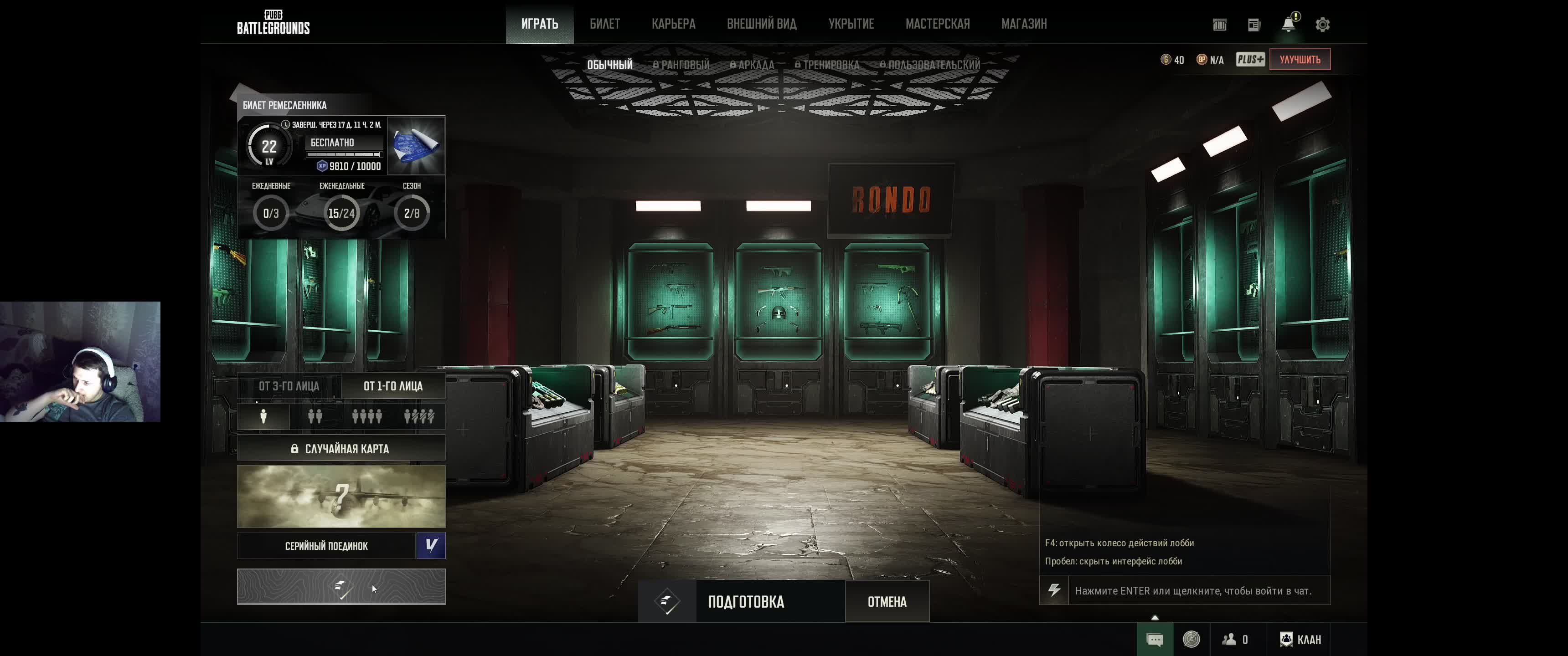Image resolution: width=1568 pixels, height=656 pixels.
Task: Go to ВНЕШНИЙ ВИД tab
Action: click(762, 24)
